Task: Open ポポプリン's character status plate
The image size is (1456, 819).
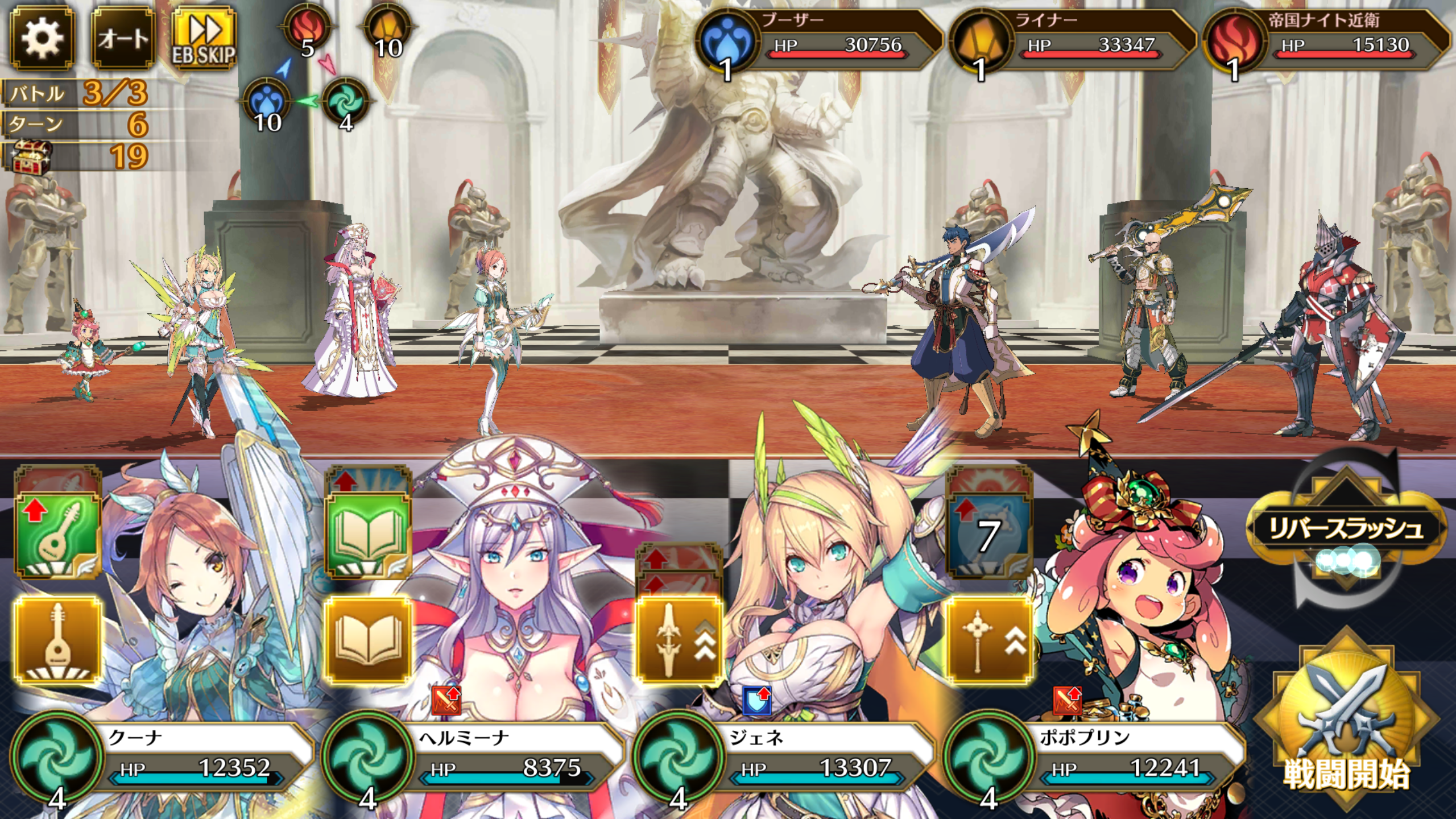Action: [1097, 756]
